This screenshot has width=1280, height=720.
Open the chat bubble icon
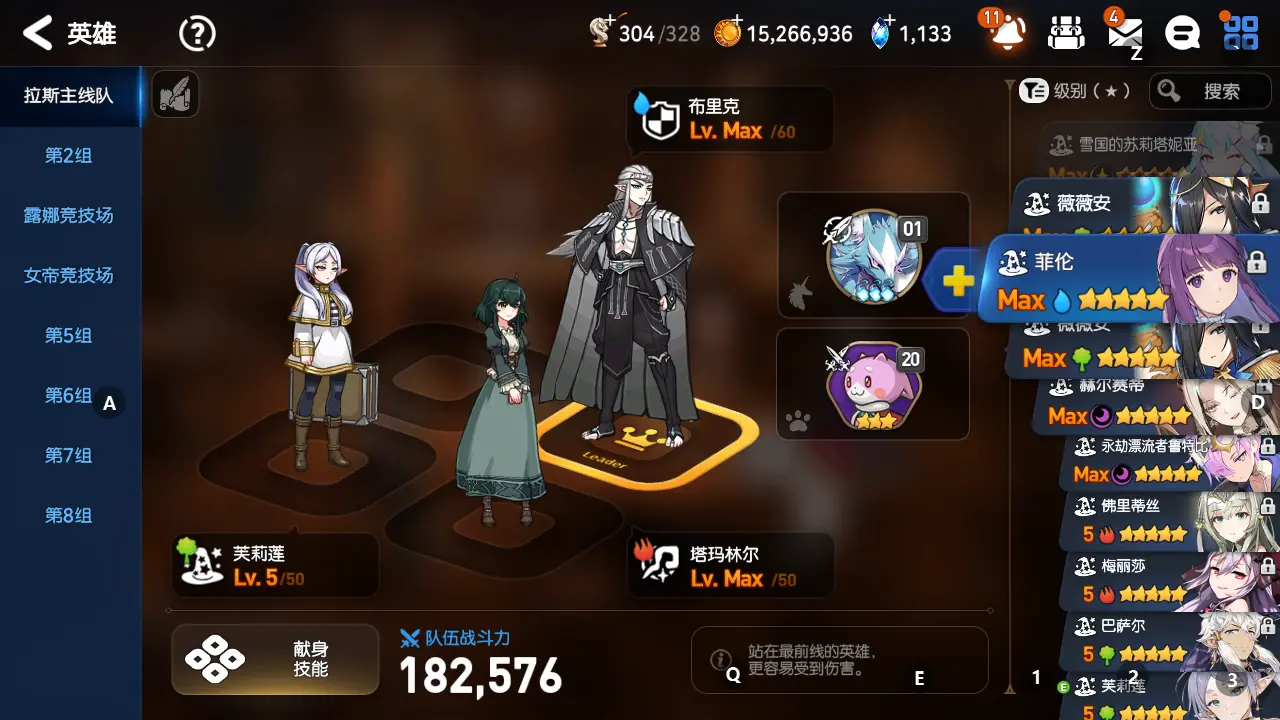tap(1182, 33)
